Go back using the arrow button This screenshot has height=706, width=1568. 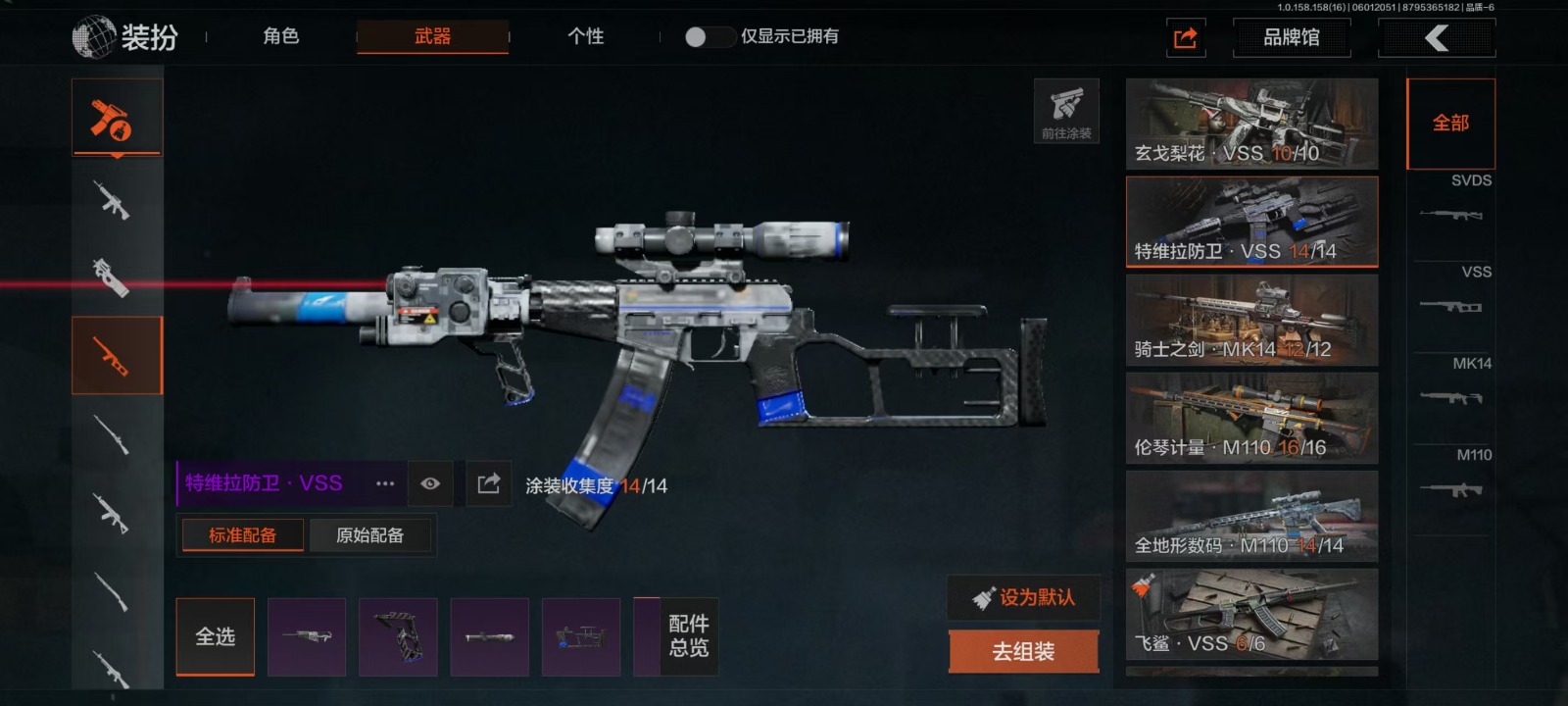tap(1436, 38)
